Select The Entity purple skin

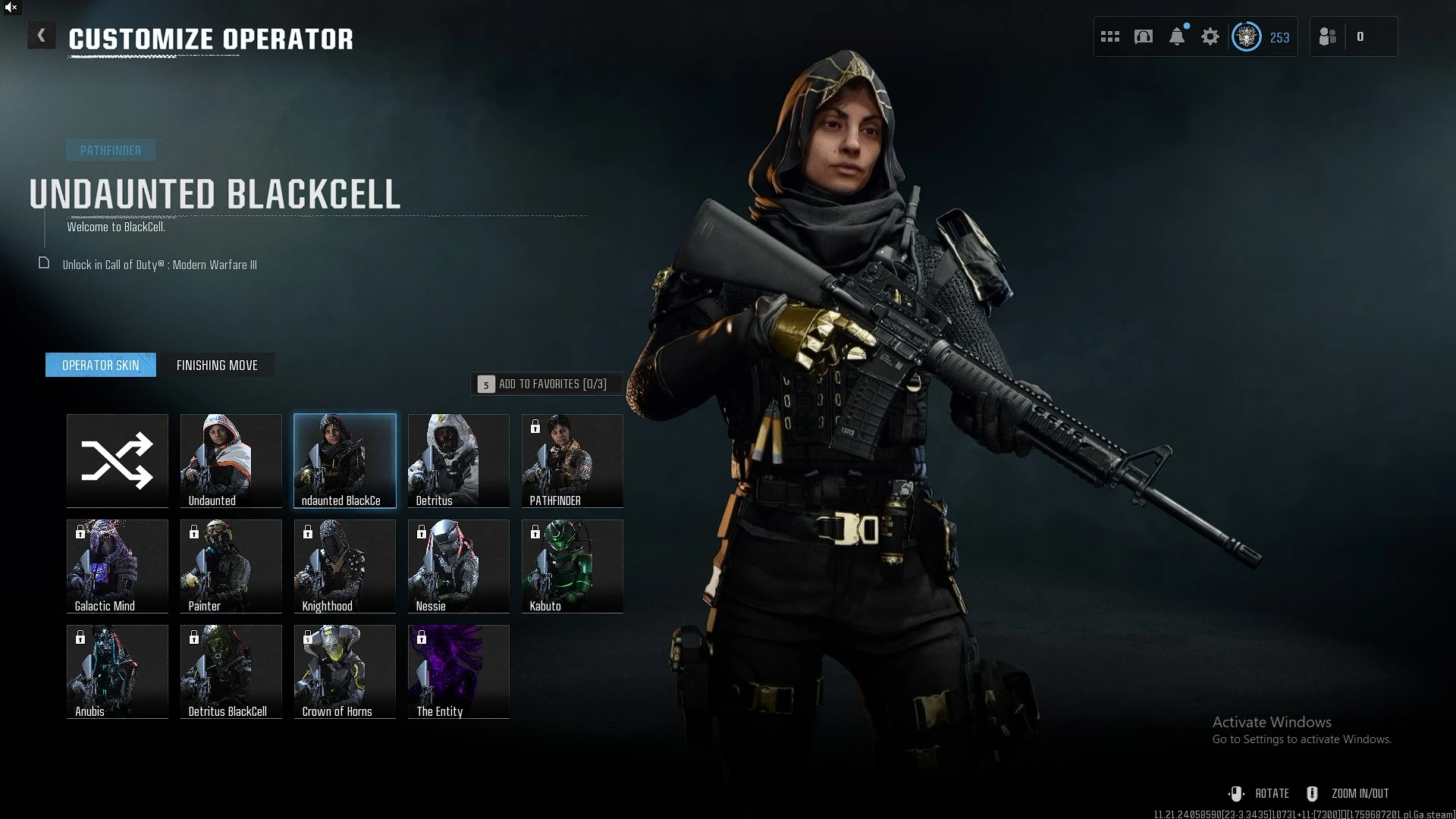459,671
